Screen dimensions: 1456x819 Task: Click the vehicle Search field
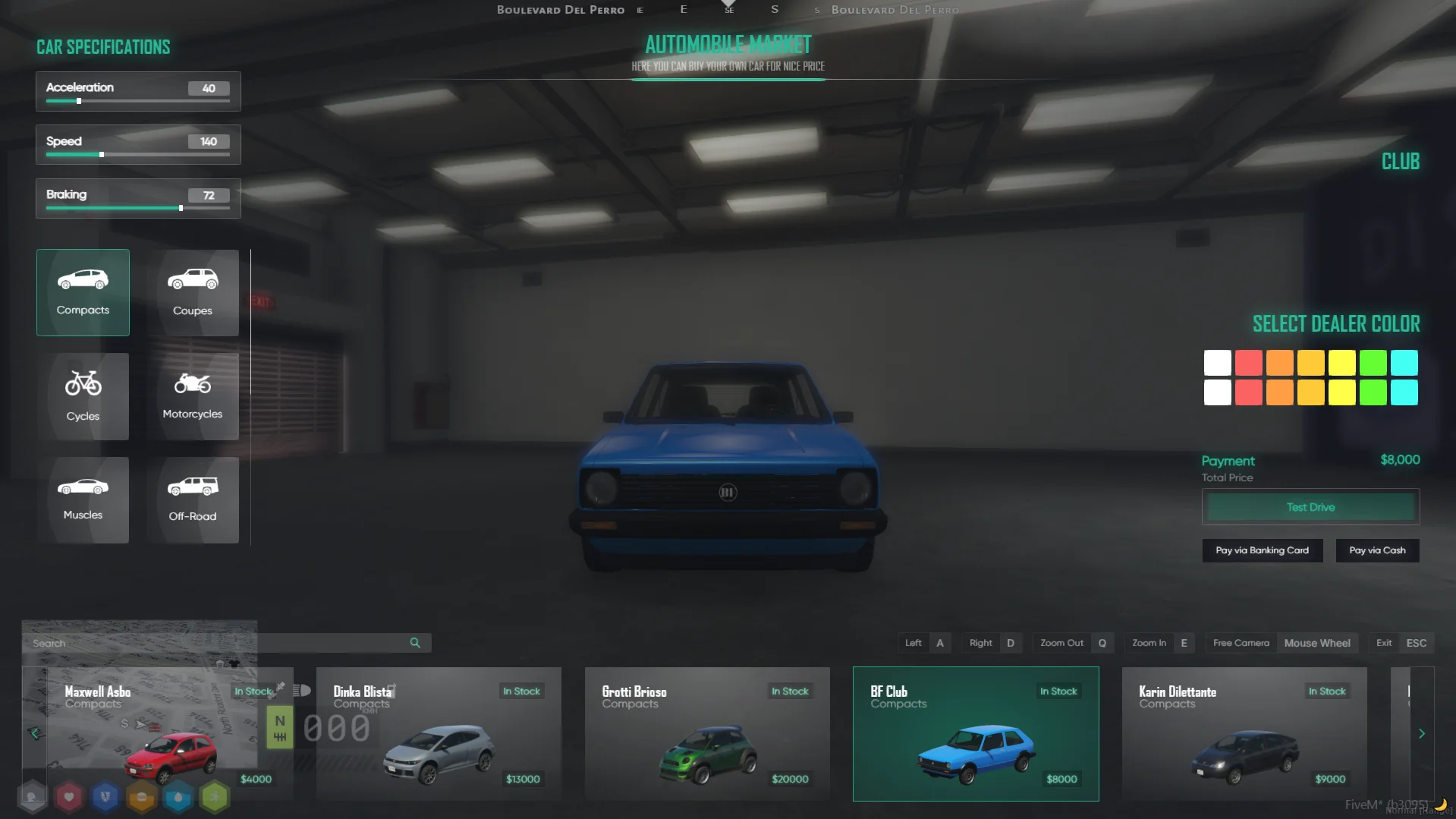pos(220,643)
